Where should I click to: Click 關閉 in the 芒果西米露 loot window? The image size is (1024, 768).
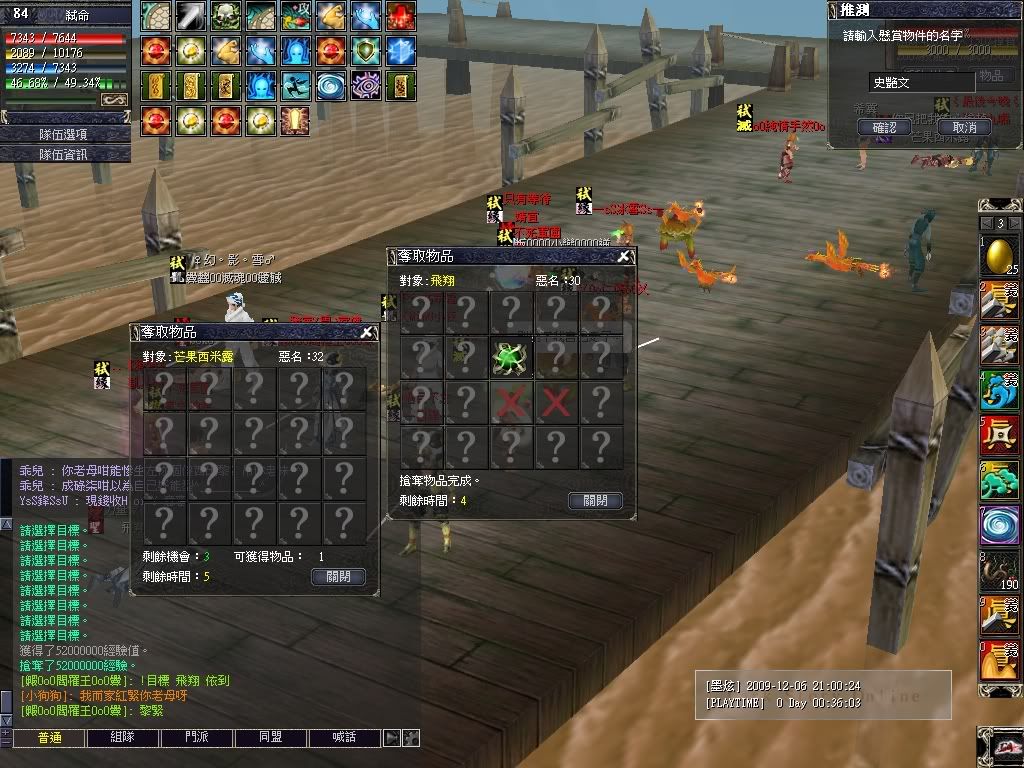point(338,577)
